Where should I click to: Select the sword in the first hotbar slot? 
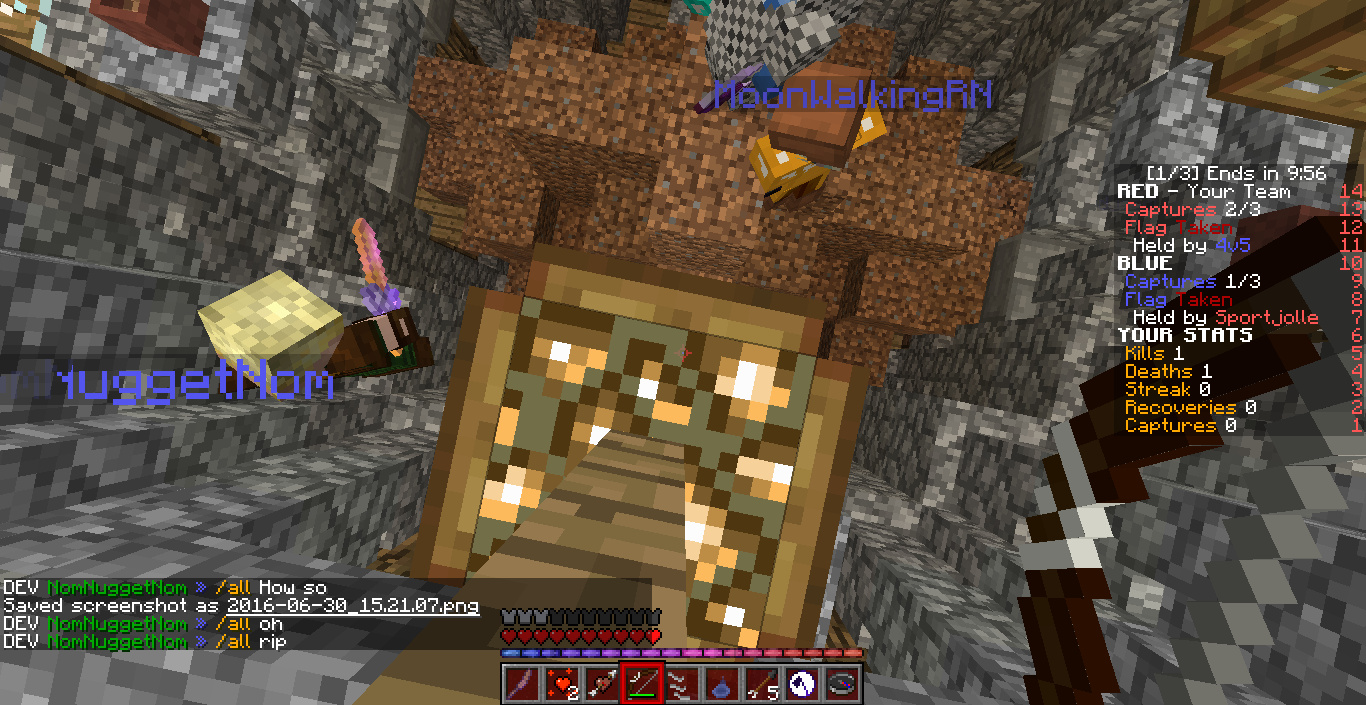tap(519, 683)
